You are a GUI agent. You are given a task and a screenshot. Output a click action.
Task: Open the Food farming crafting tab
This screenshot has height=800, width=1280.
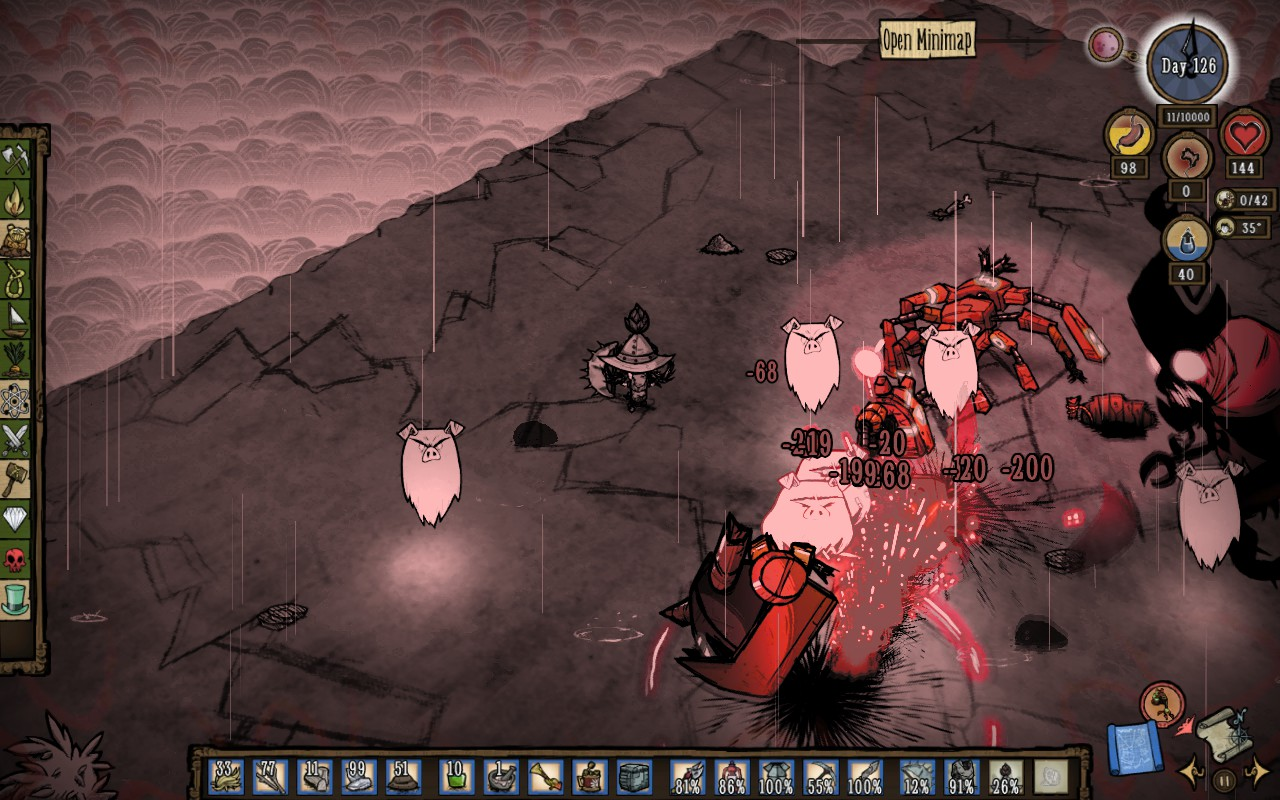click(16, 357)
